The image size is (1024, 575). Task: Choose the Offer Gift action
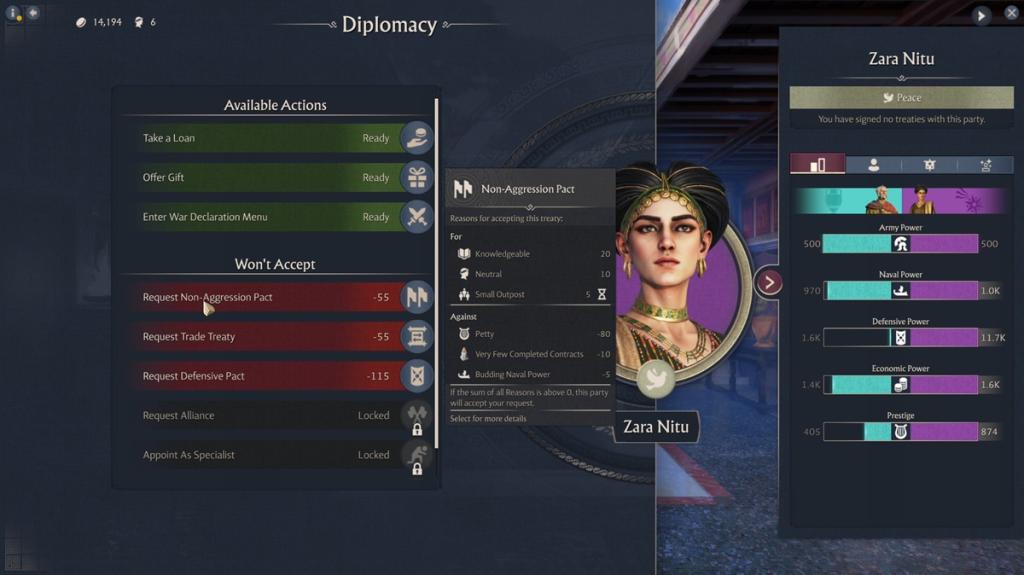(x=270, y=178)
